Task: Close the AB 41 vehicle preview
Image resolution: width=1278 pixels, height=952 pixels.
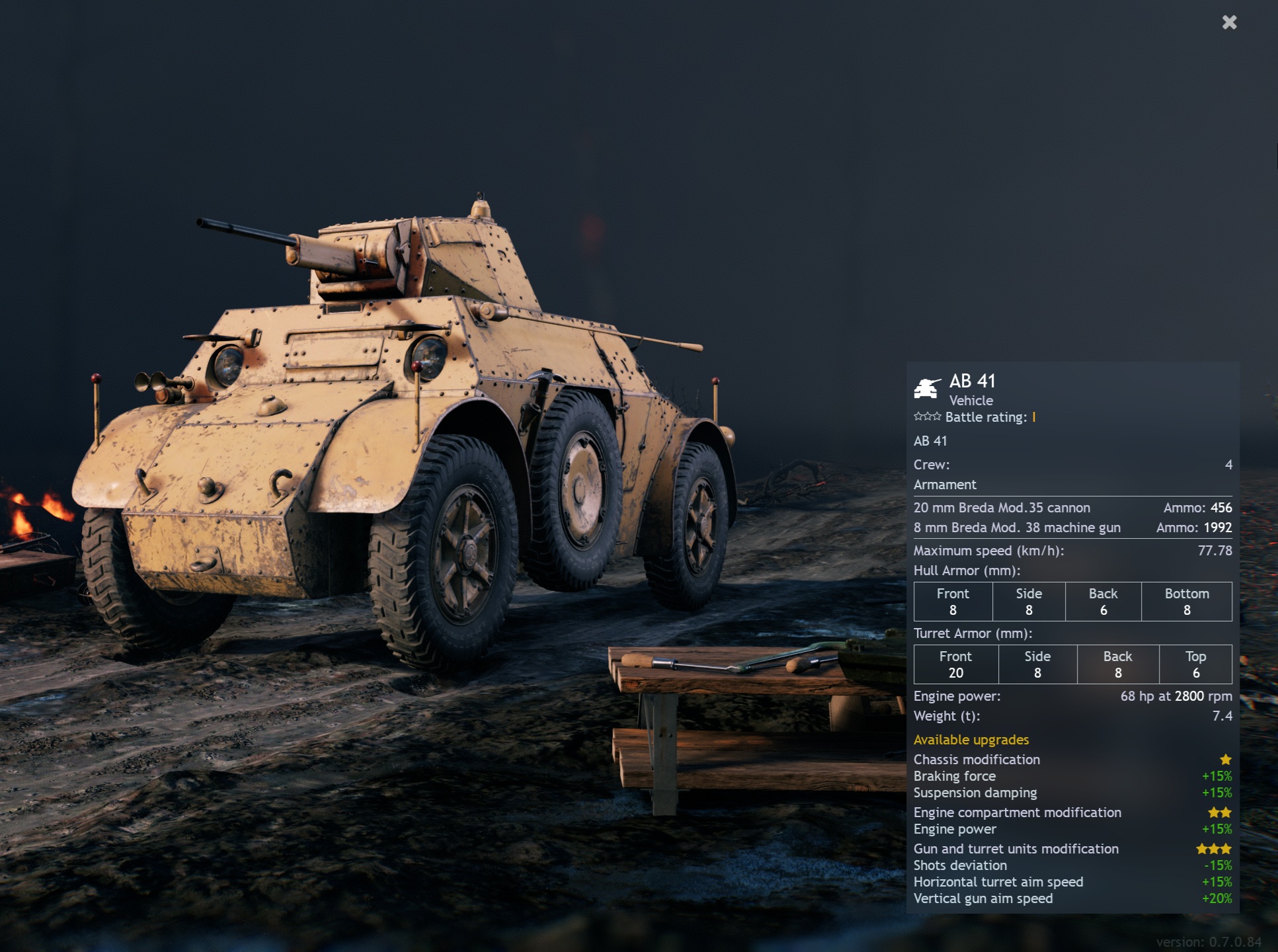Action: pyautogui.click(x=1229, y=23)
